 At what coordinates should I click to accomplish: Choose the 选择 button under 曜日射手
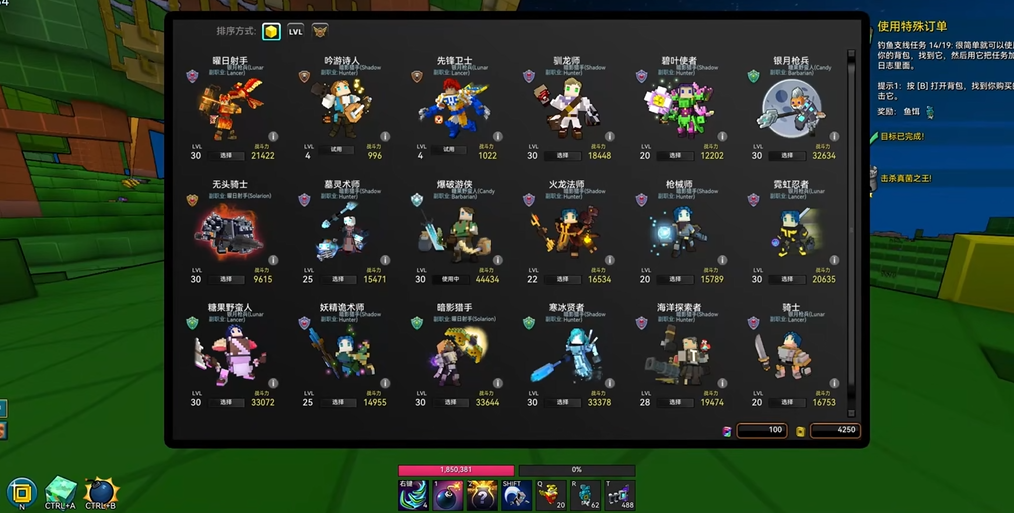[225, 156]
